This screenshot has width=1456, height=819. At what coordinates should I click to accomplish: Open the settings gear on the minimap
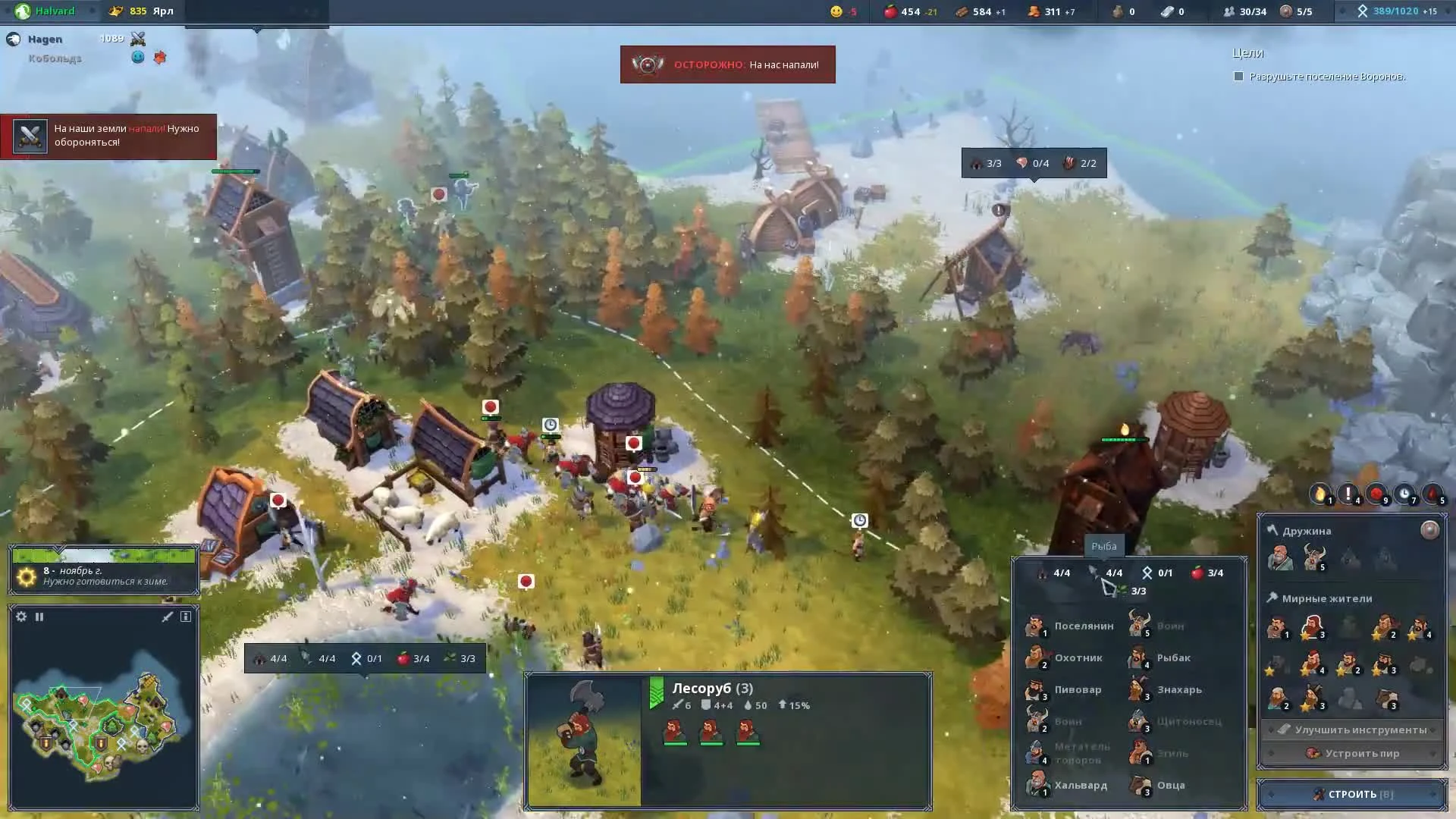pyautogui.click(x=20, y=617)
